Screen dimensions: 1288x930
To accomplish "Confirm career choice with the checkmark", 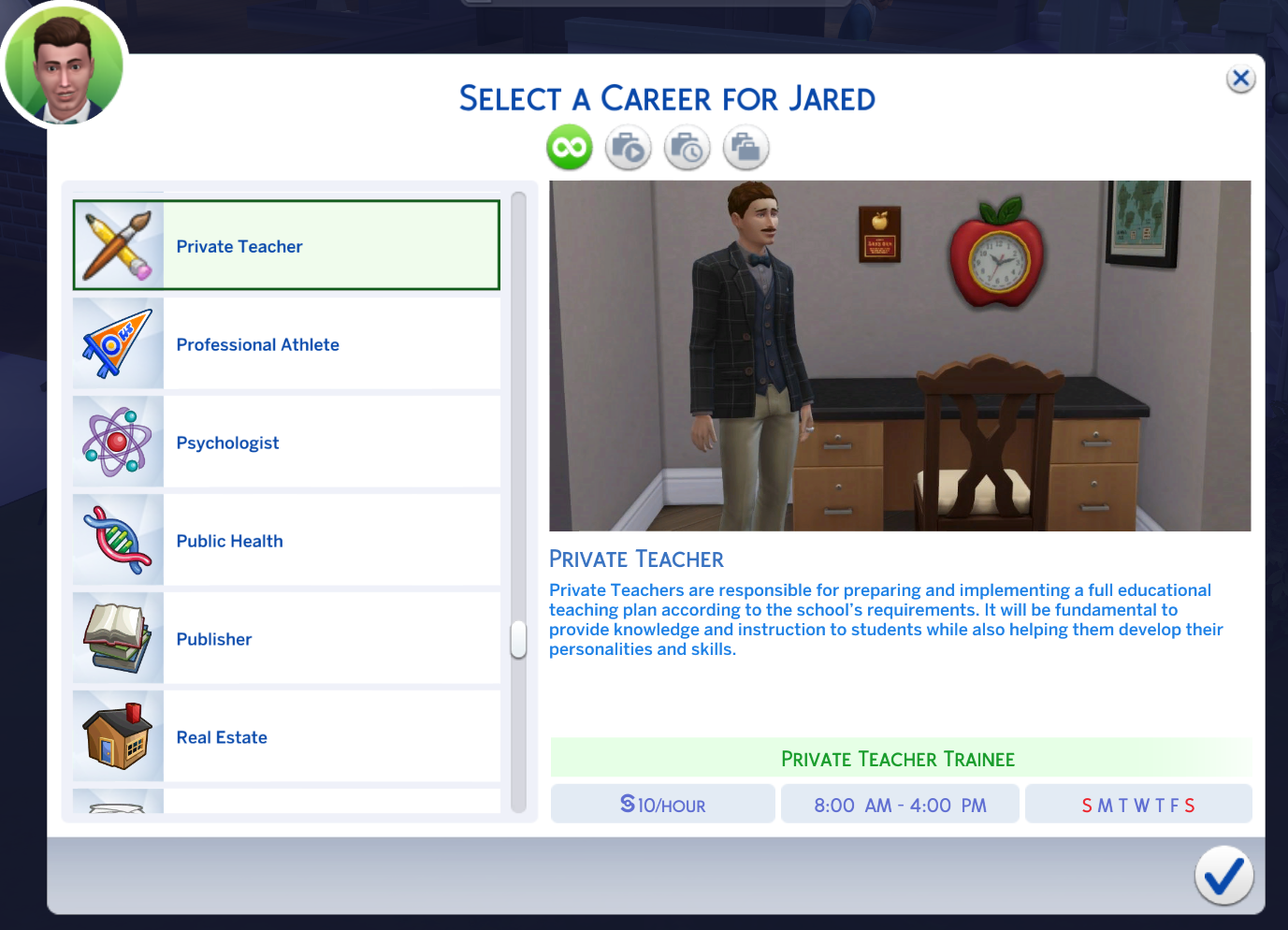I will tap(1223, 876).
